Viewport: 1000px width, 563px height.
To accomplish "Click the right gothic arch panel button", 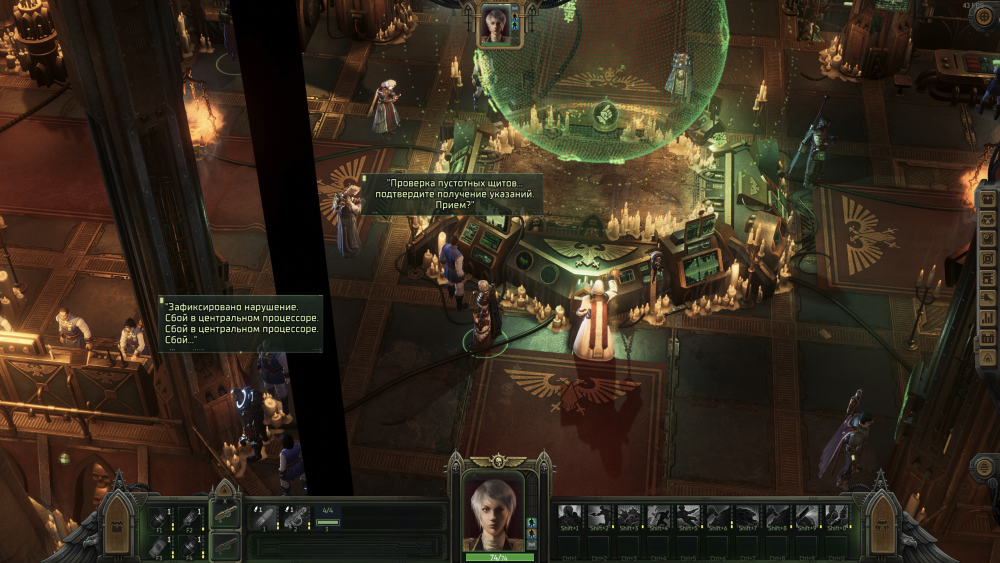I will click(883, 525).
